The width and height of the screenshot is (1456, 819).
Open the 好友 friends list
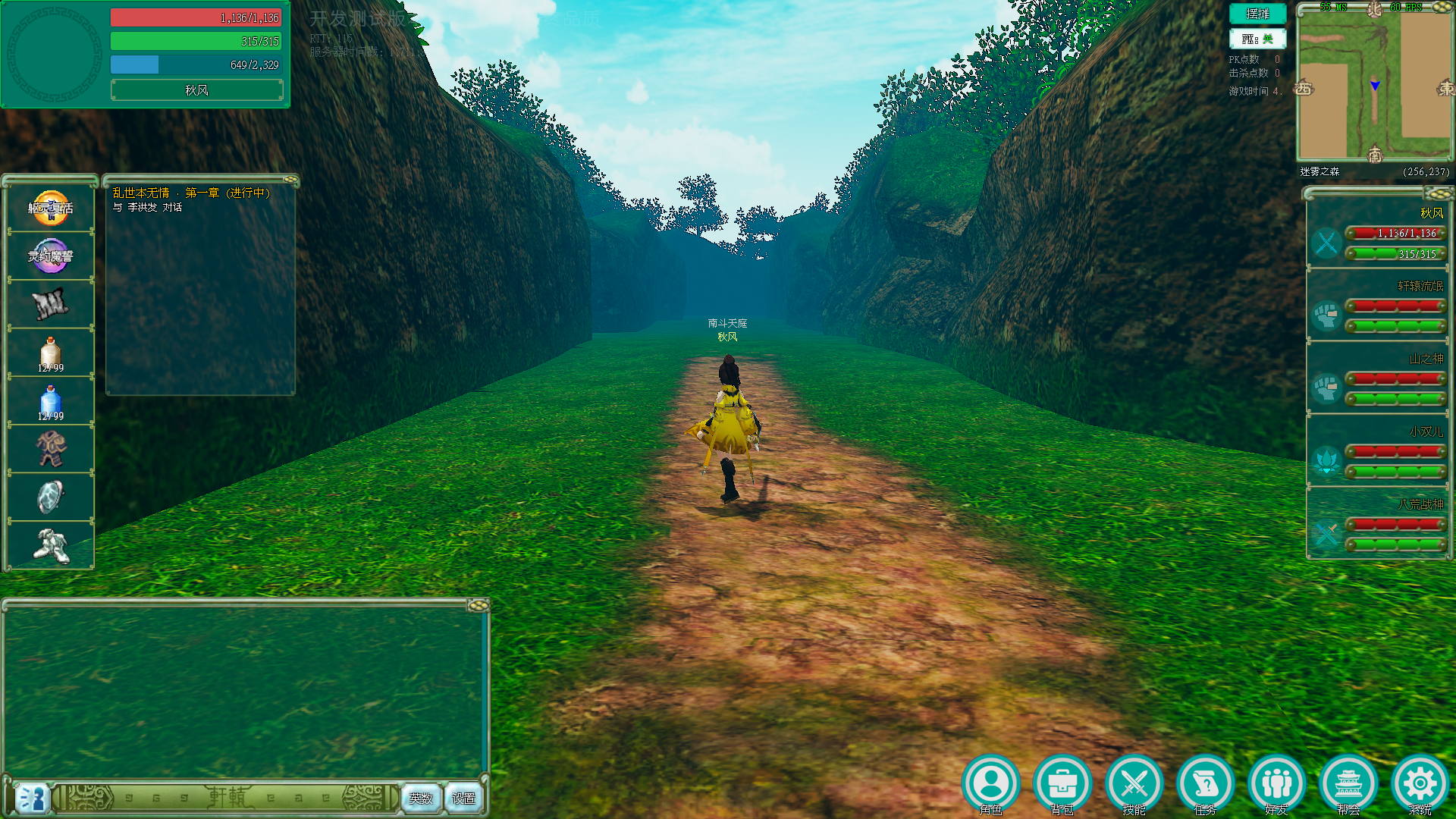click(1277, 783)
